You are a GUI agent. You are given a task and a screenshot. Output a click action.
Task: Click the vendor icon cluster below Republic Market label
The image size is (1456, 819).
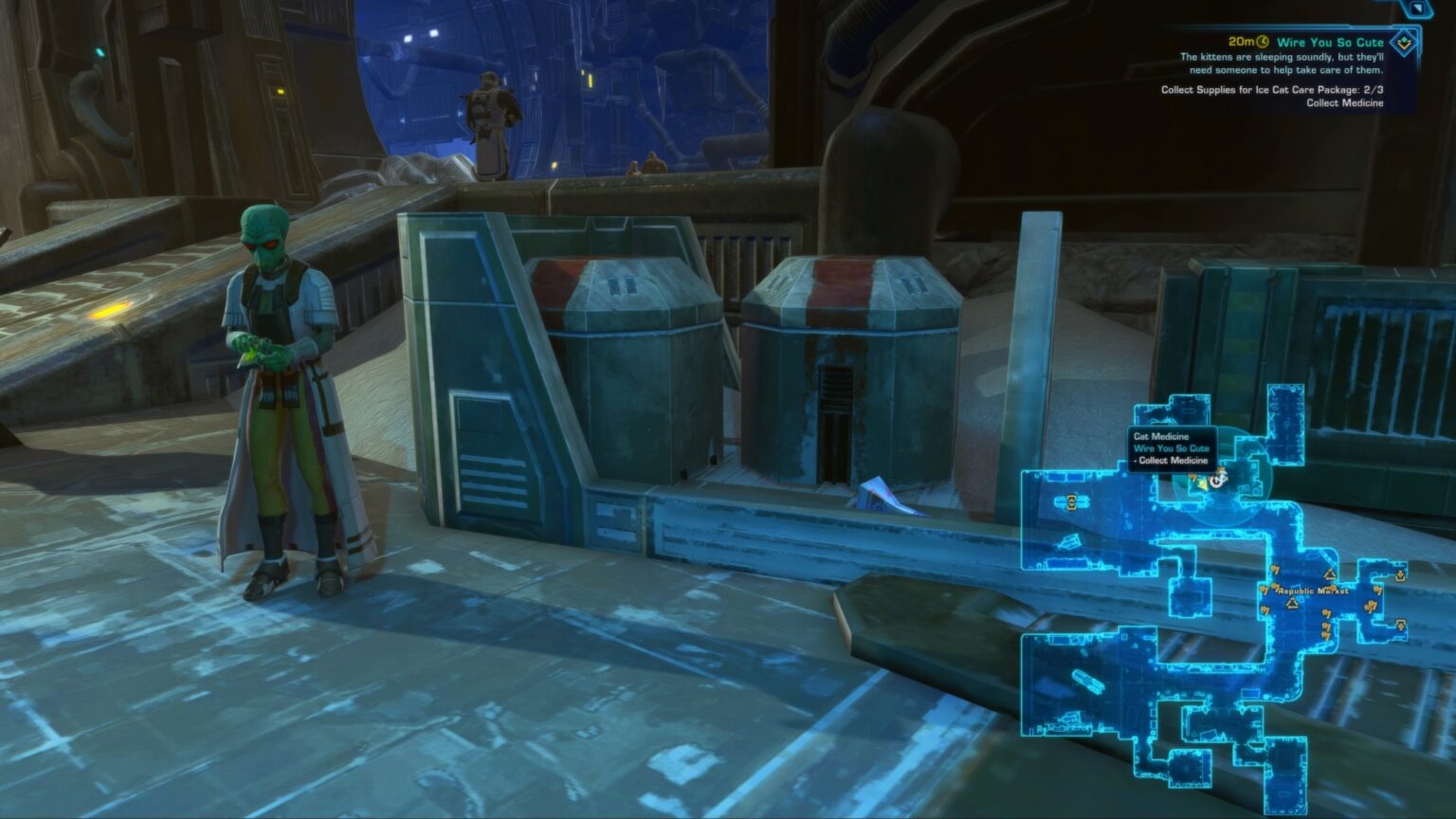[x=1325, y=626]
